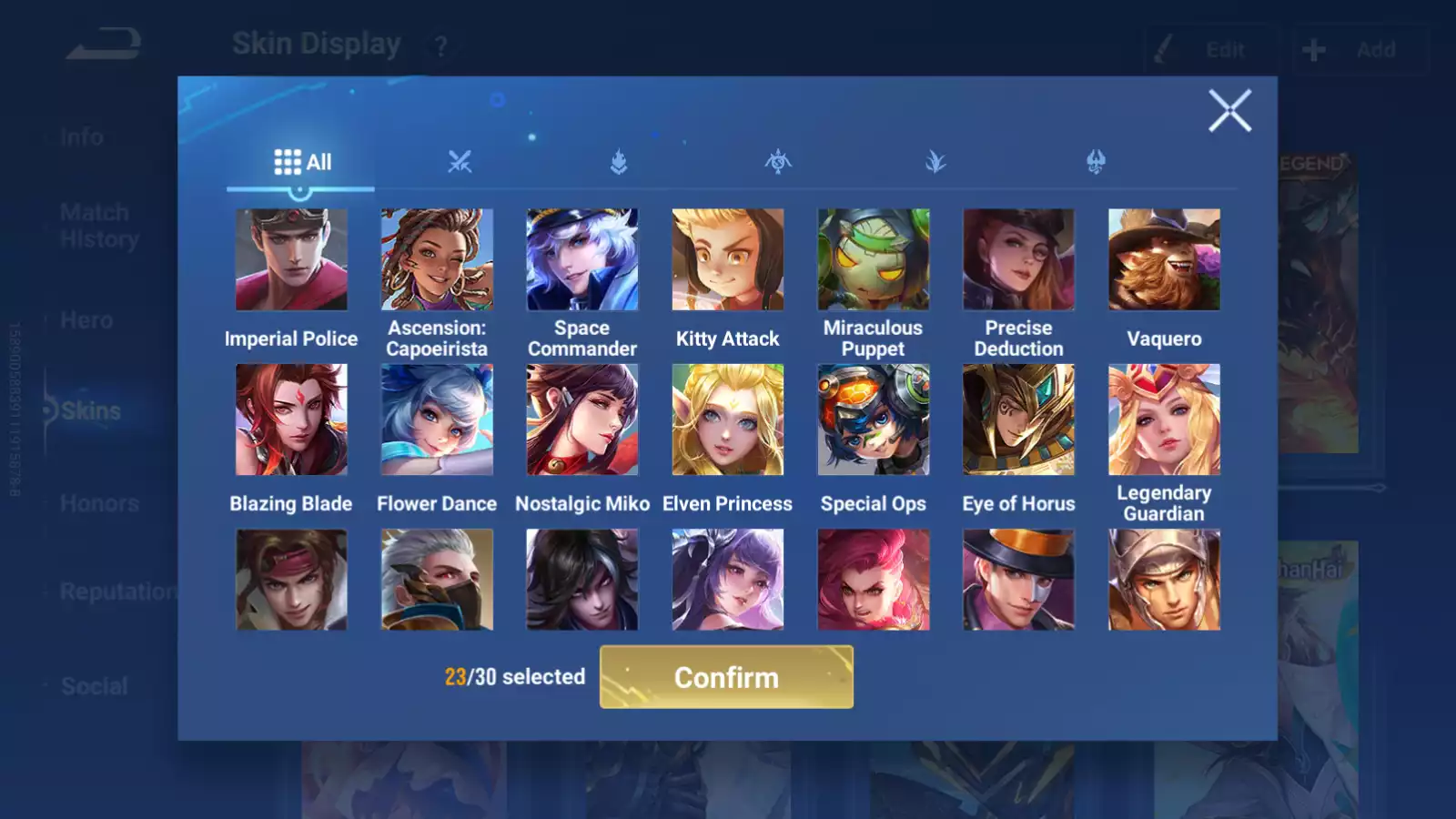Filter by the crossed swords category
The image size is (1456, 819).
coord(460,162)
